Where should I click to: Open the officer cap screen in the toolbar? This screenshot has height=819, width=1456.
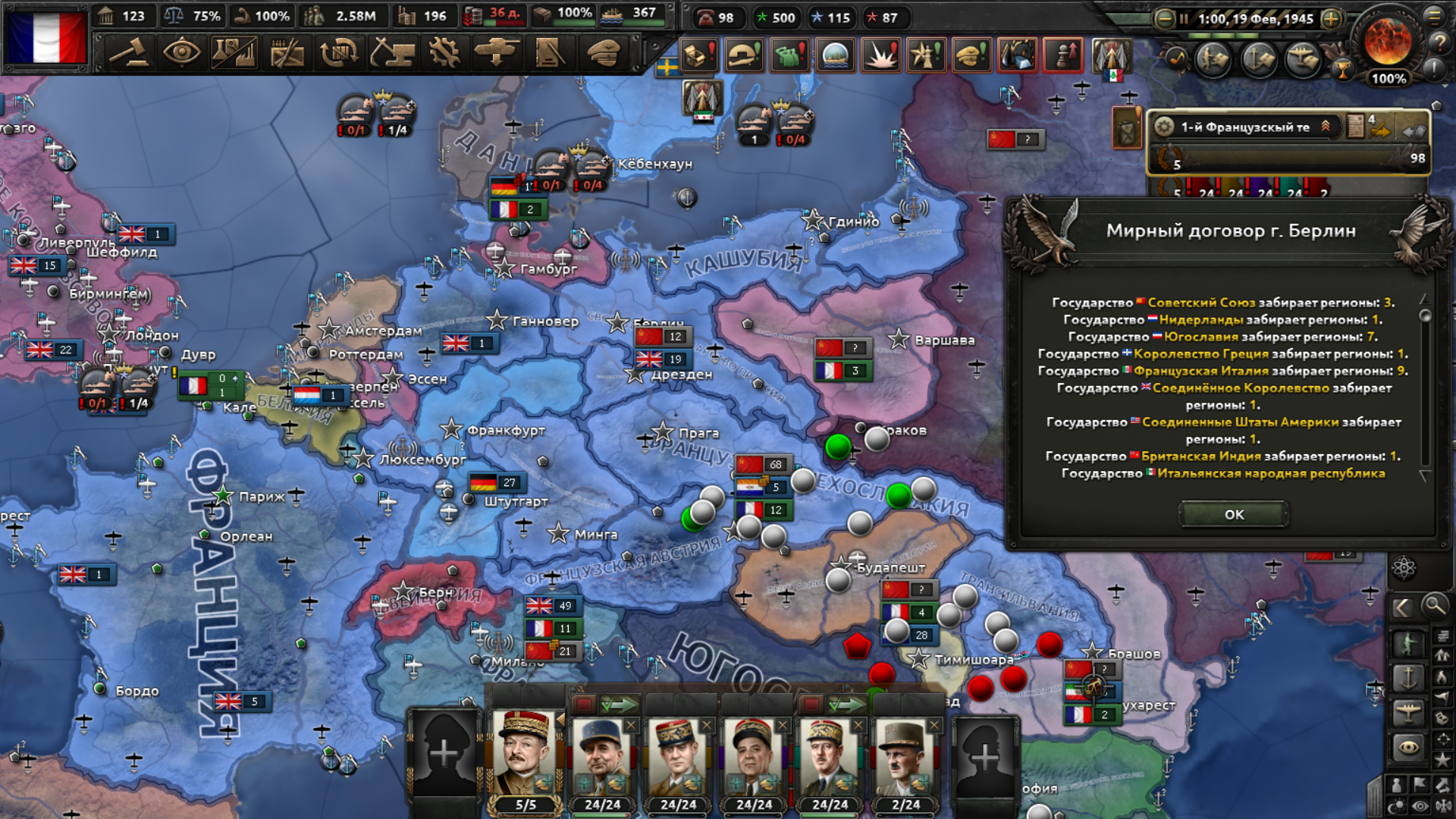click(x=604, y=53)
